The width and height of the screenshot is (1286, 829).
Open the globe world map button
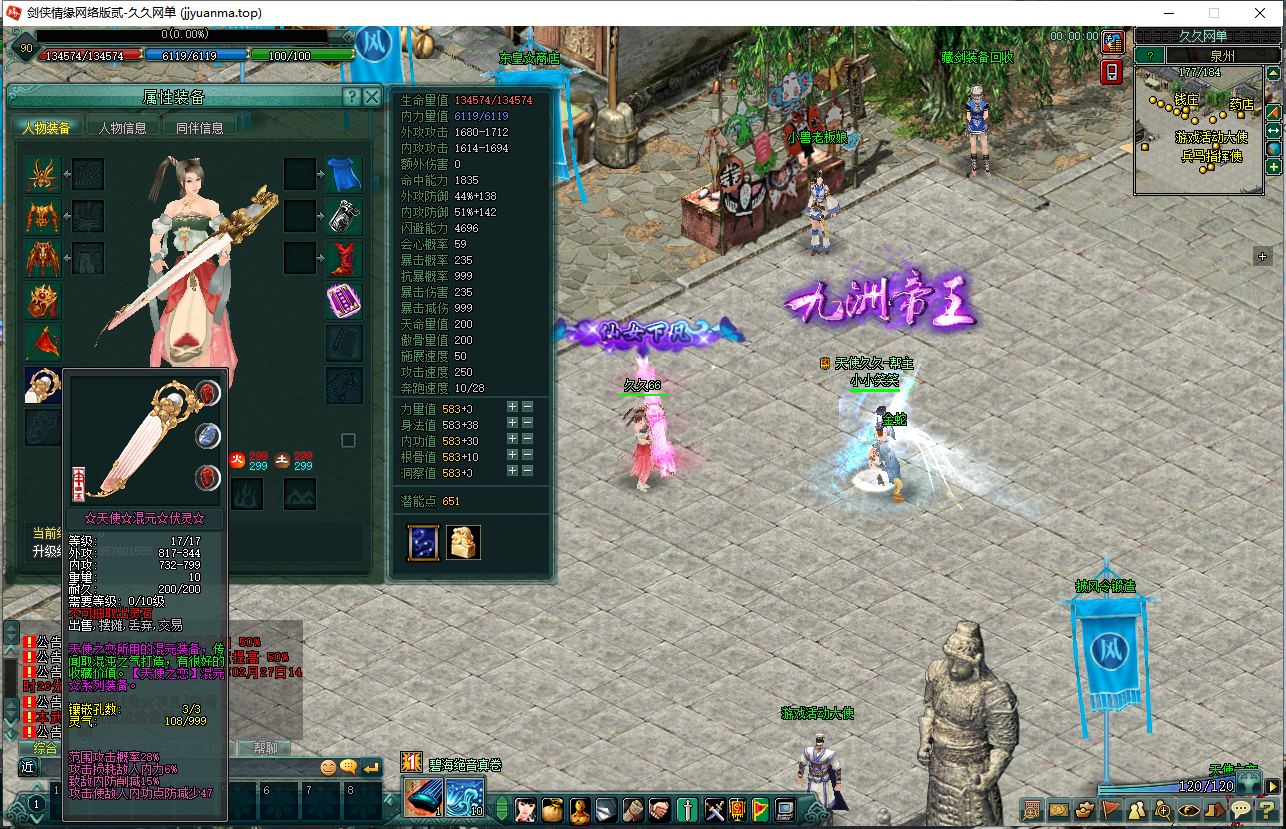pyautogui.click(x=1274, y=149)
